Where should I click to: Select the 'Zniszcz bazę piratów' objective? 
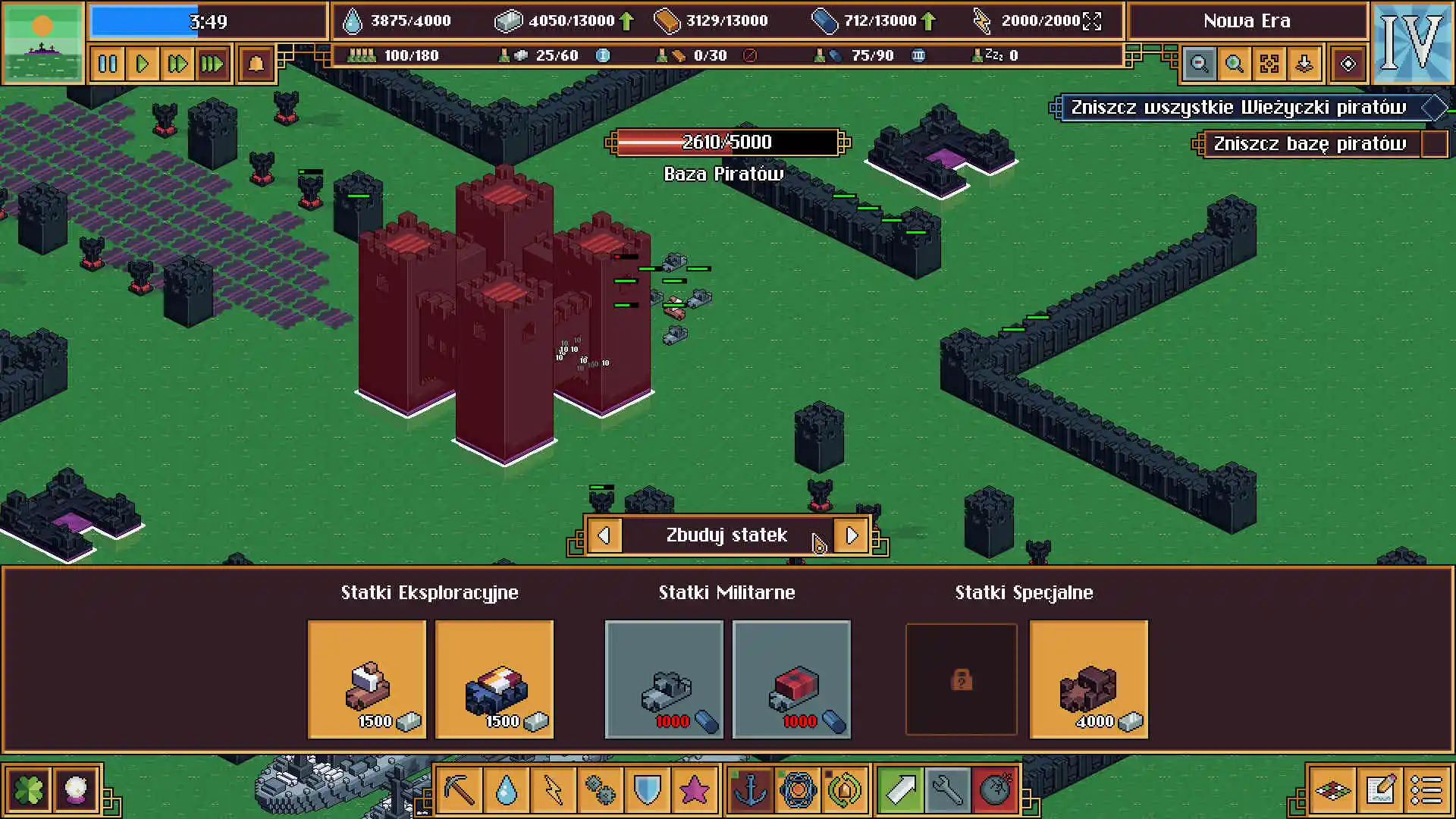point(1309,144)
